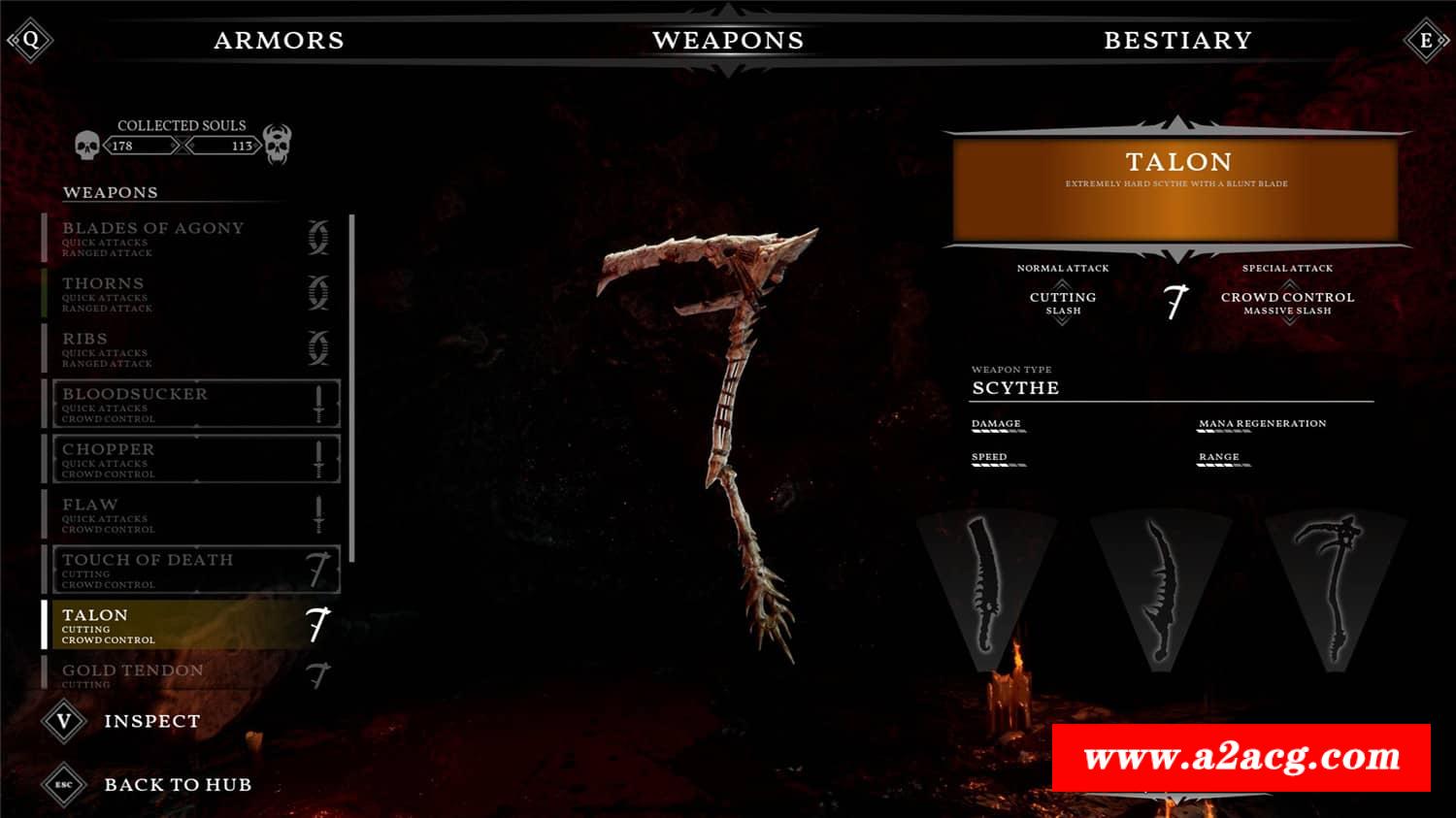Viewport: 1456px width, 818px height.
Task: Choose the Gold Tendon weapon
Action: coord(191,674)
